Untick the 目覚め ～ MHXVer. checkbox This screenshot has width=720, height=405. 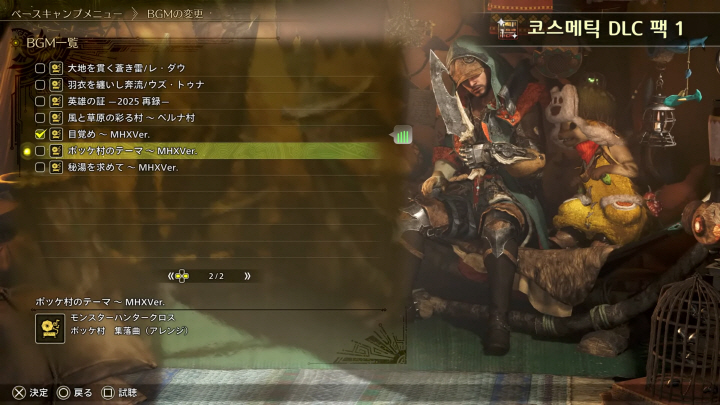point(40,134)
